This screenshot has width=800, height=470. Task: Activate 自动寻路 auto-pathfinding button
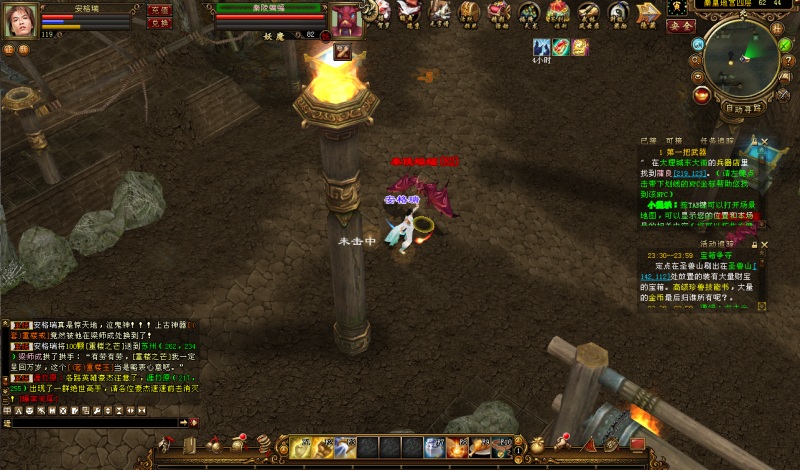click(742, 107)
